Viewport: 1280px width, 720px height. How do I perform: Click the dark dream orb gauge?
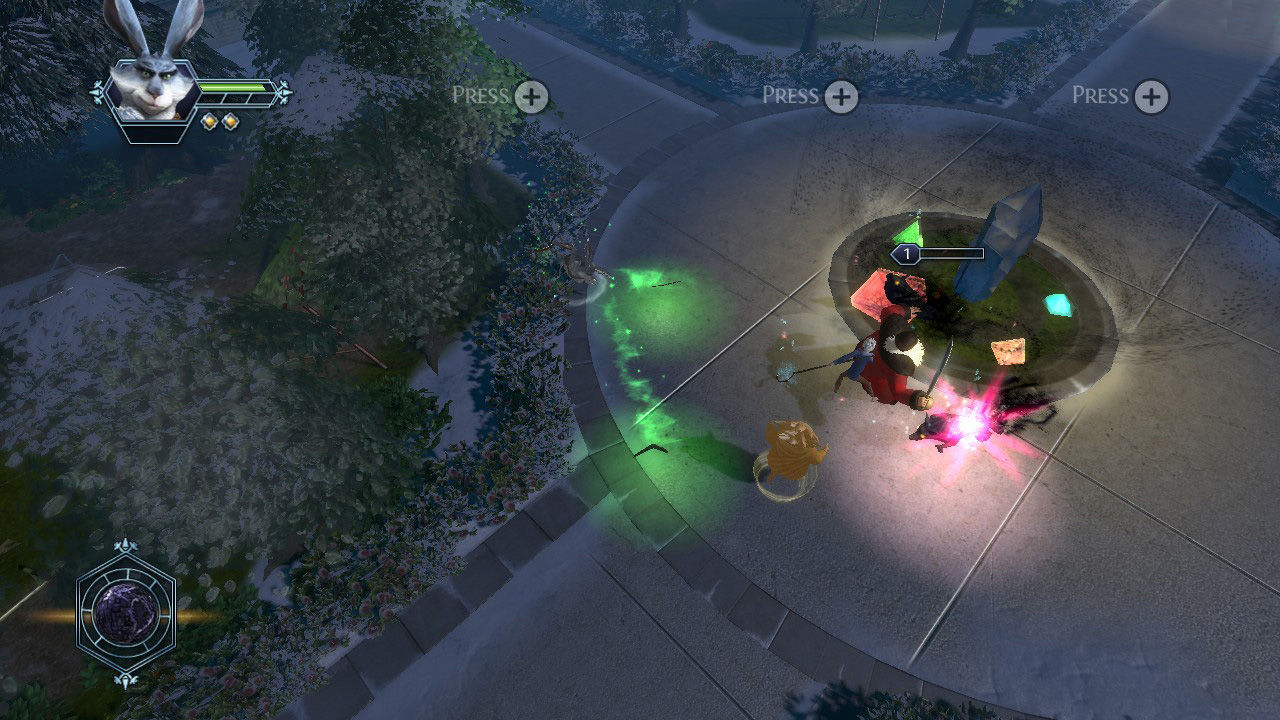pos(124,612)
